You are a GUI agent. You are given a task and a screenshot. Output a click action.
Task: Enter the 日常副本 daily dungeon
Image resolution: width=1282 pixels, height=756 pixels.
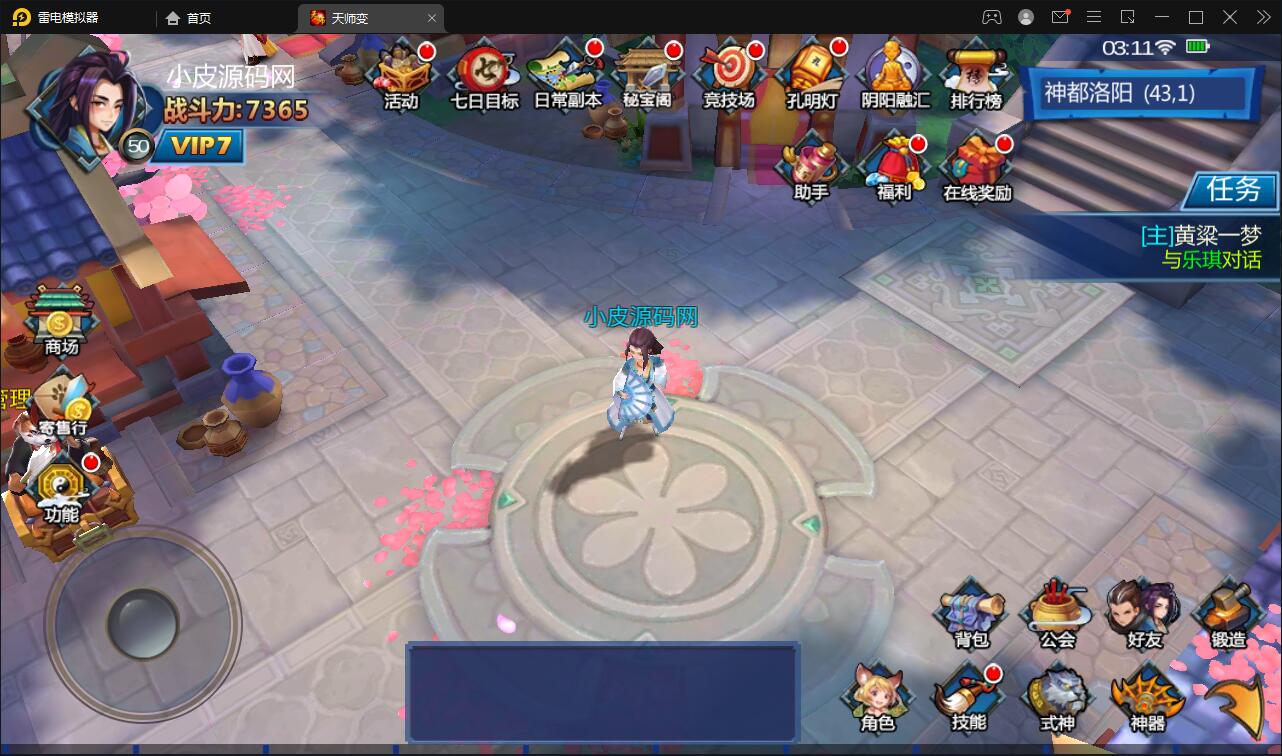point(567,75)
